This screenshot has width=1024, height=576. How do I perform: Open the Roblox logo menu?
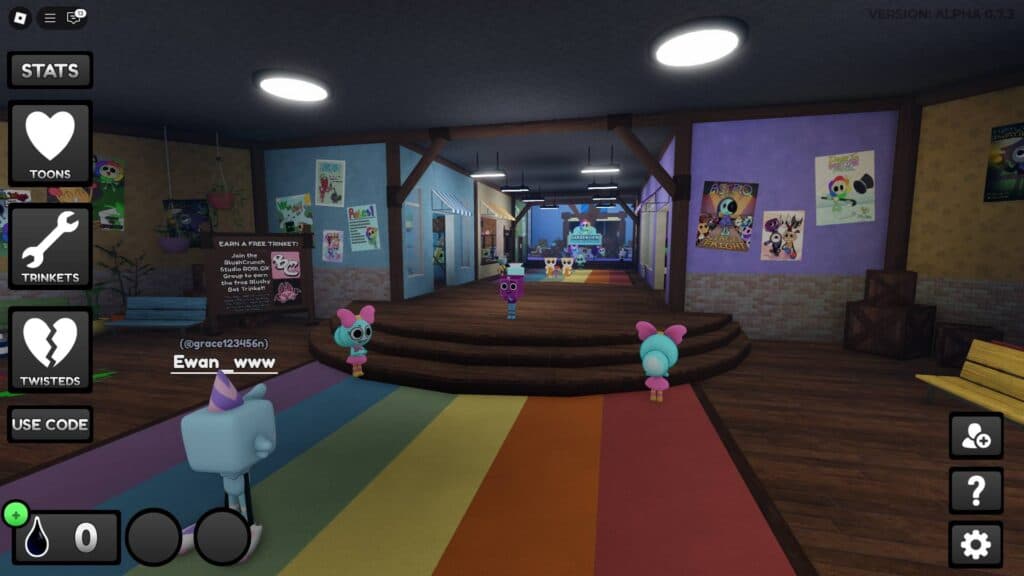click(19, 17)
